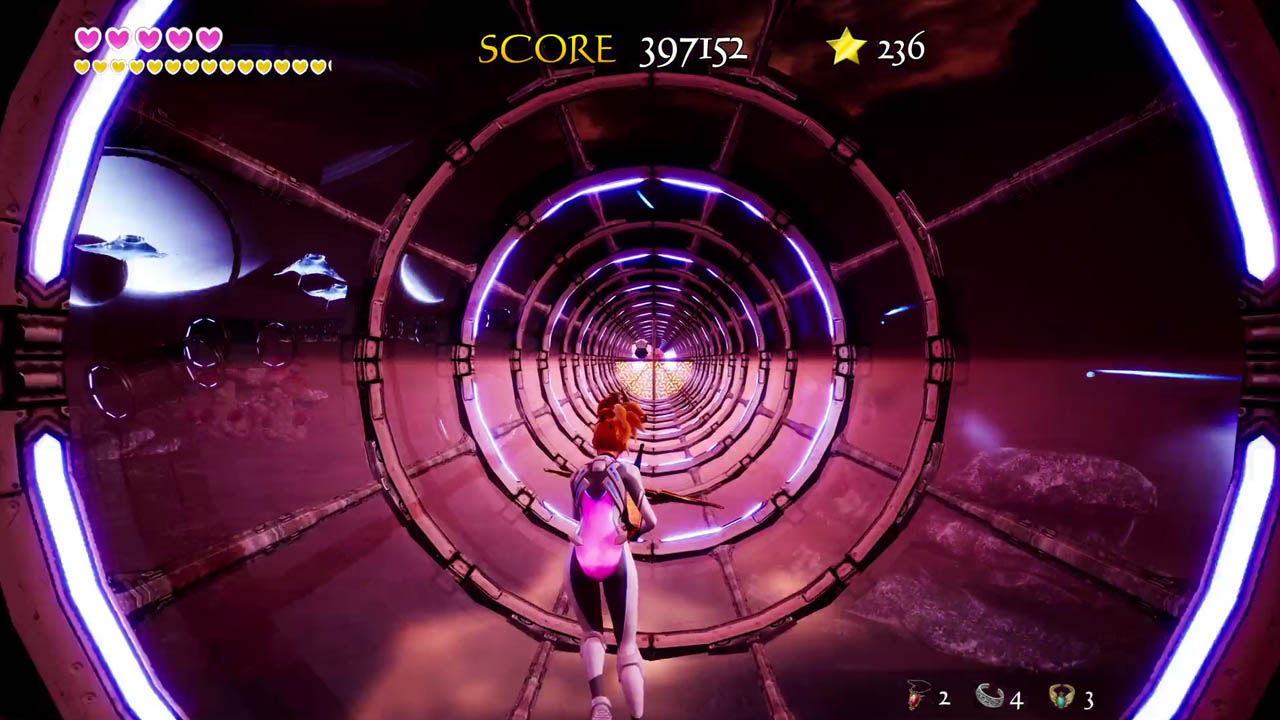Toggle the leftmost yellow heart
1280x720 pixels.
coord(82,65)
